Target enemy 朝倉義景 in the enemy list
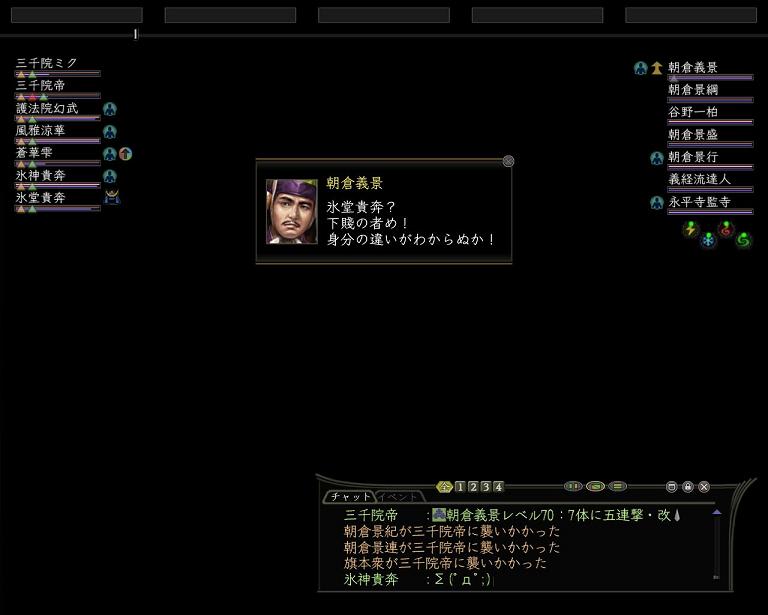768x615 pixels. pyautogui.click(x=693, y=68)
